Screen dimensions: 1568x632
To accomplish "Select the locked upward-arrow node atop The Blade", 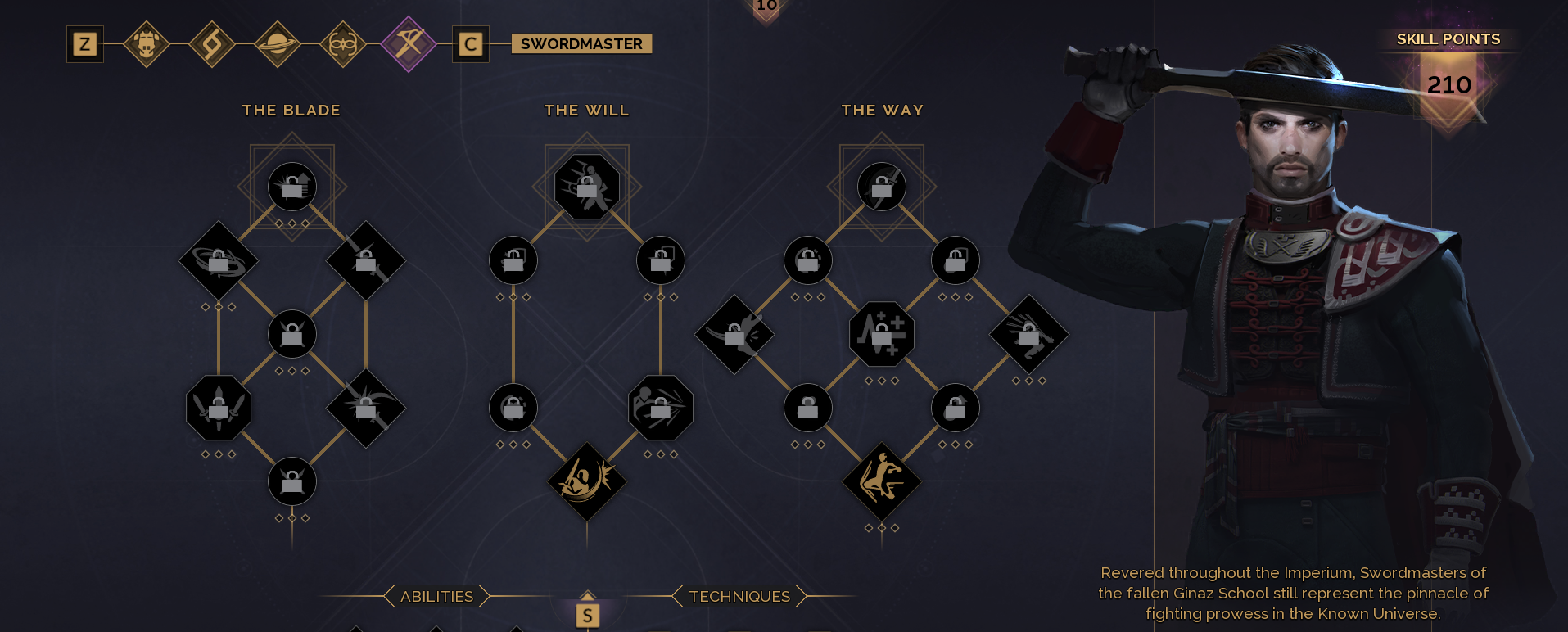I will point(292,187).
